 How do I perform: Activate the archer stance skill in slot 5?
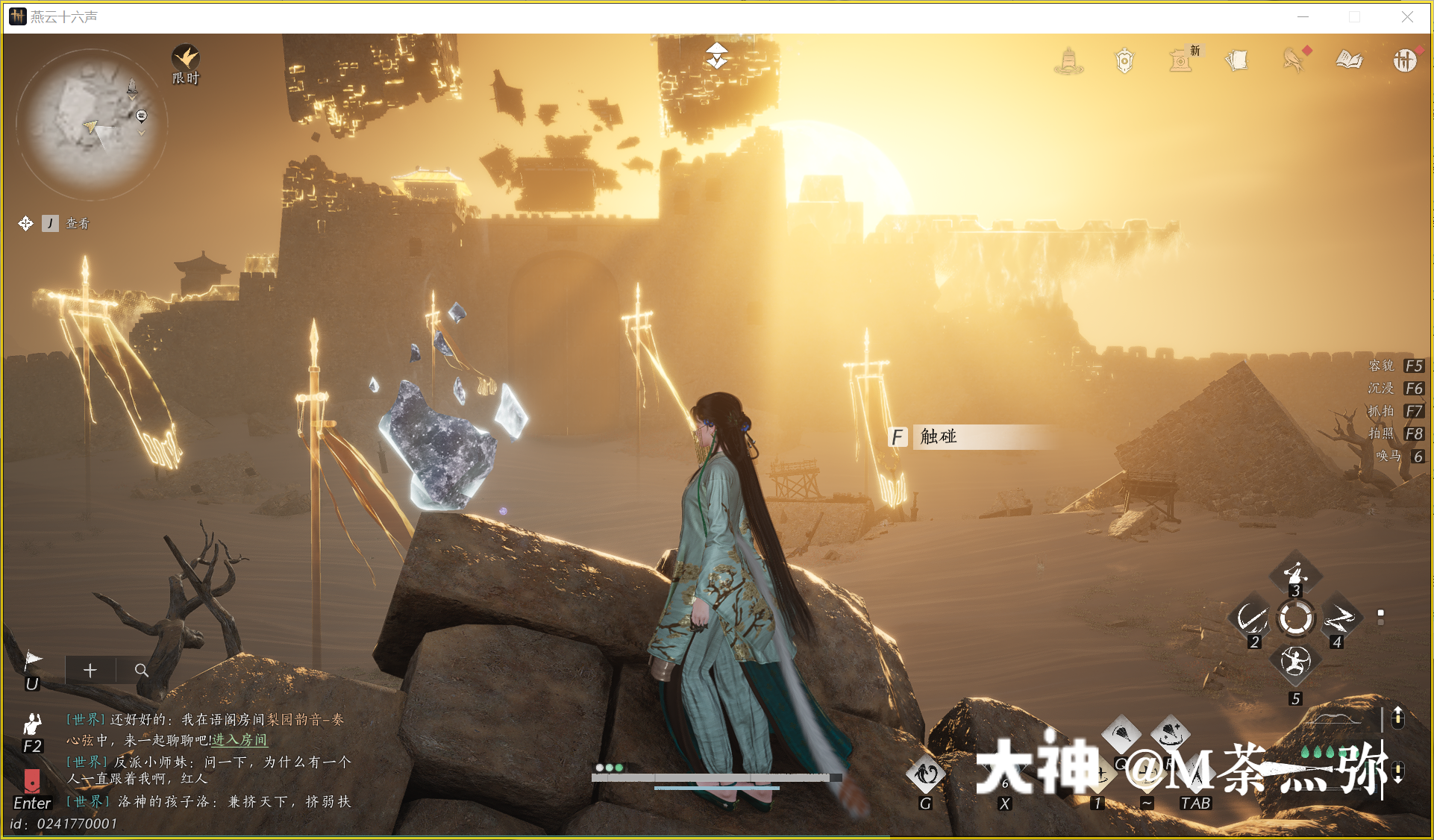point(1295,661)
